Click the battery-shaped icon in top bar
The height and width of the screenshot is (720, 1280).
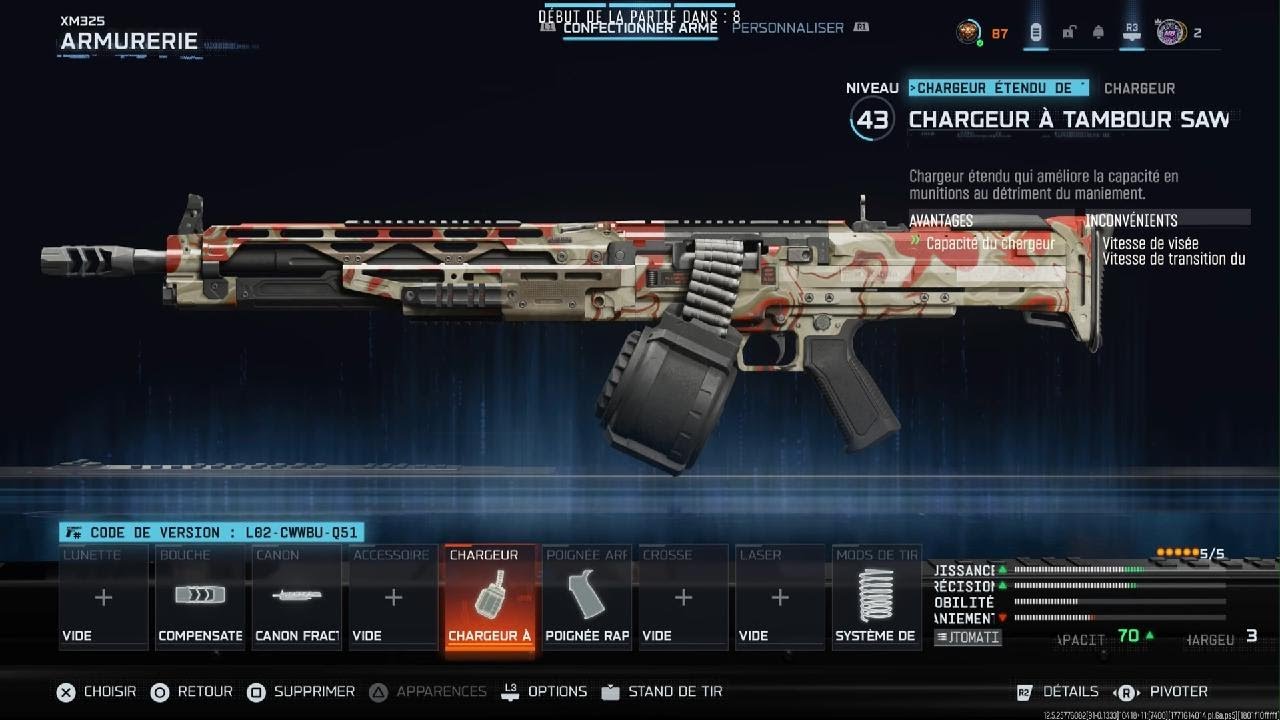point(1036,32)
